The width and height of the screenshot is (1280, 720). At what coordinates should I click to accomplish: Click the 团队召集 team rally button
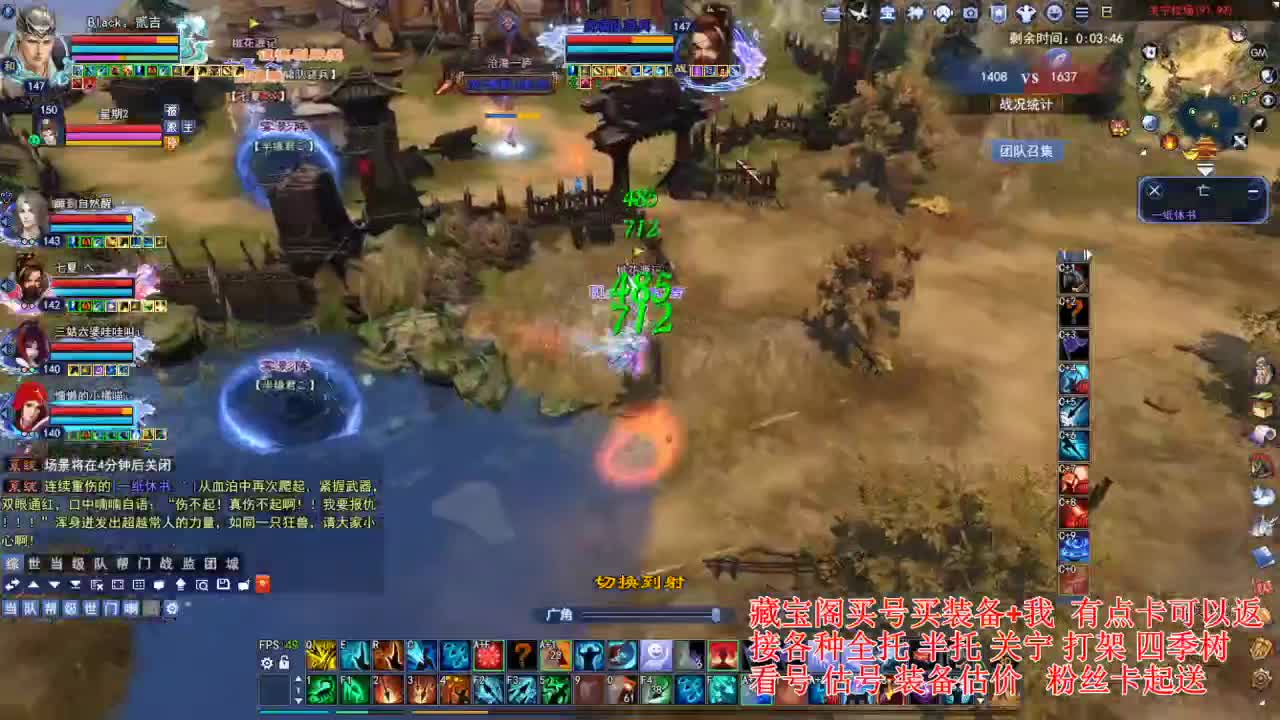click(x=1025, y=151)
